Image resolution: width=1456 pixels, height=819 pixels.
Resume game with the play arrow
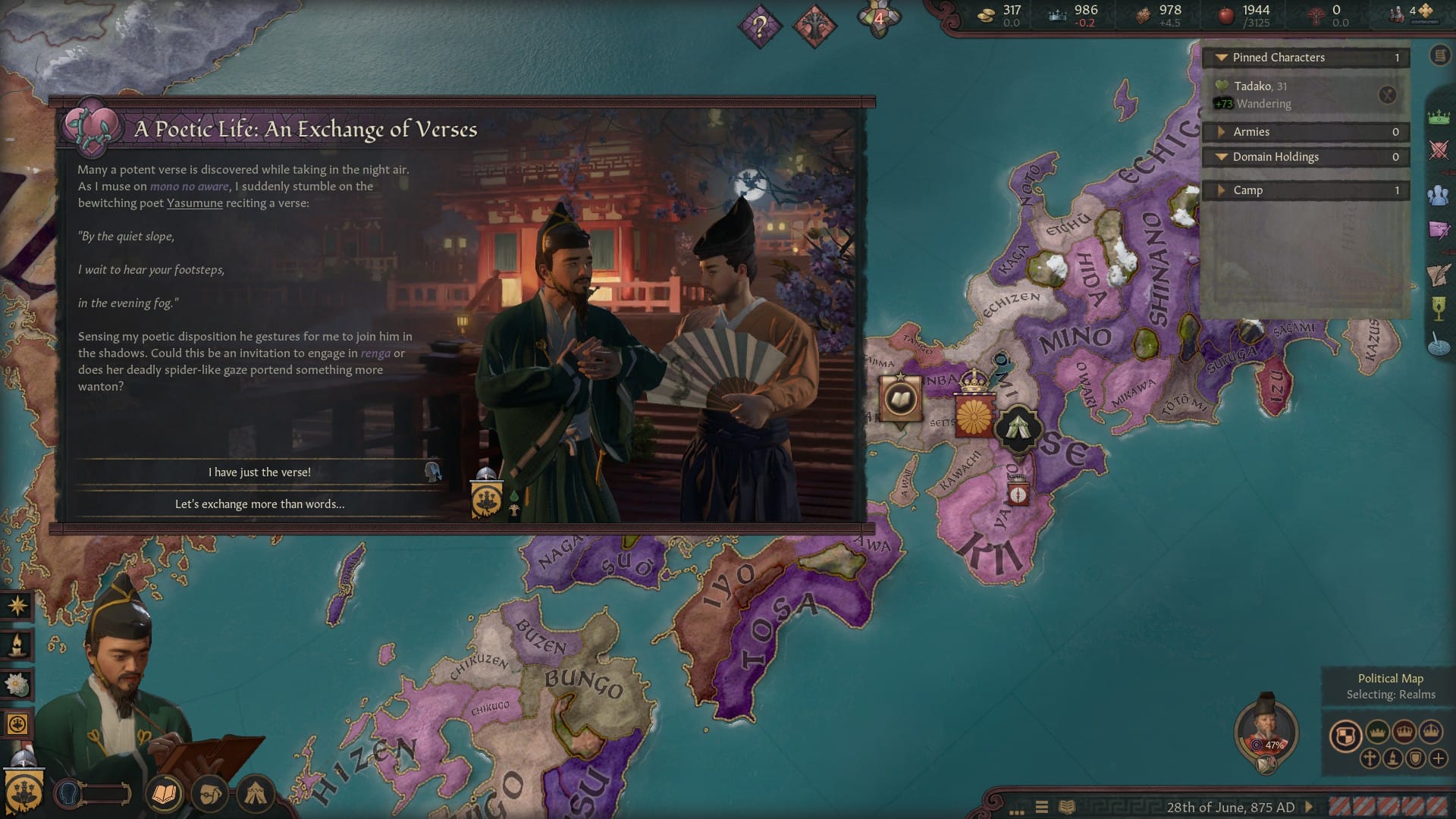[x=1308, y=807]
